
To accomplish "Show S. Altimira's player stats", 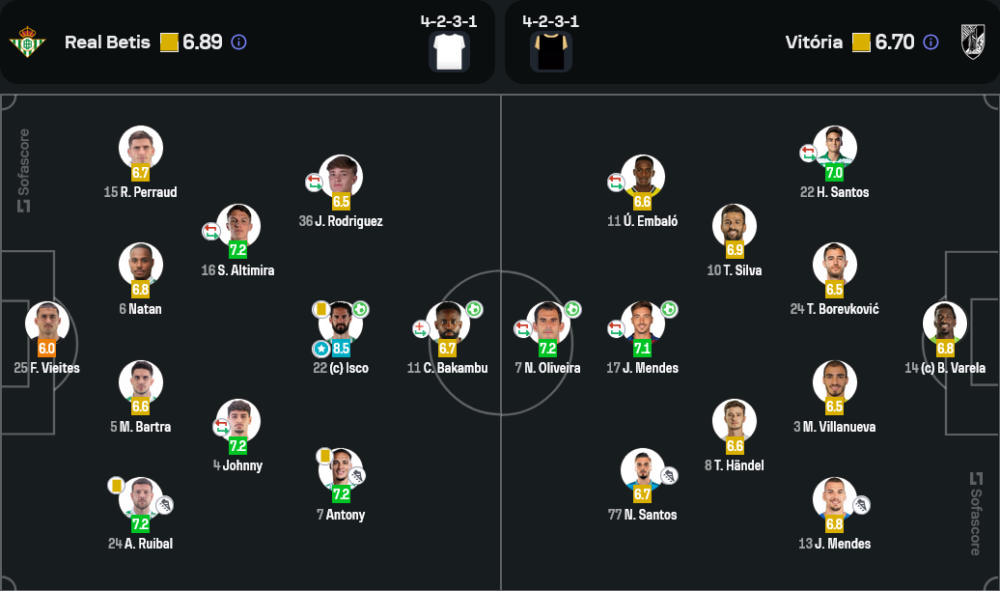I will pyautogui.click(x=238, y=225).
